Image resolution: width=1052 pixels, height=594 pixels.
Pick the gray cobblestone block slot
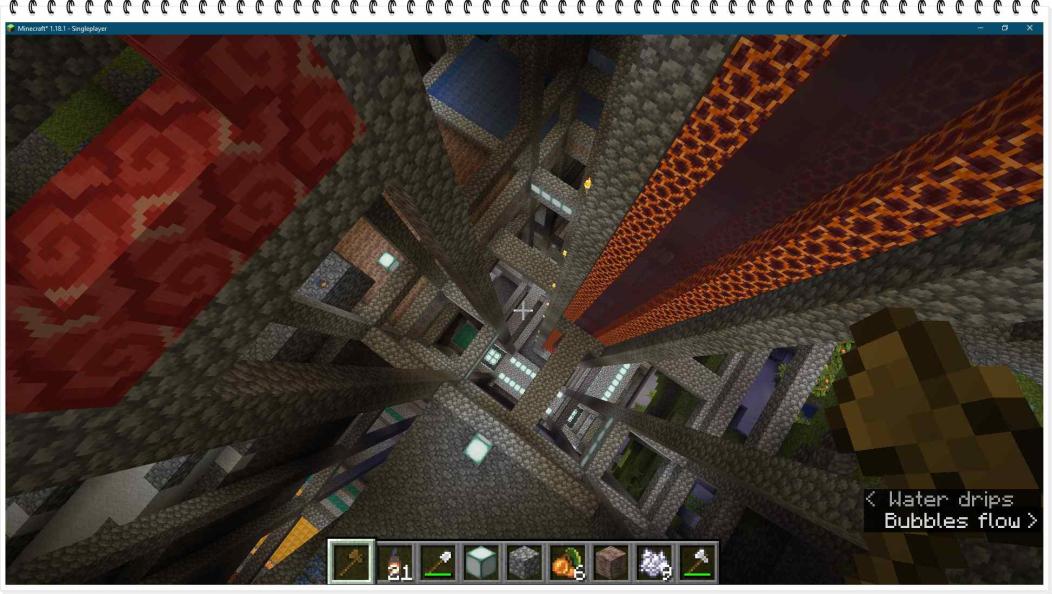524,562
